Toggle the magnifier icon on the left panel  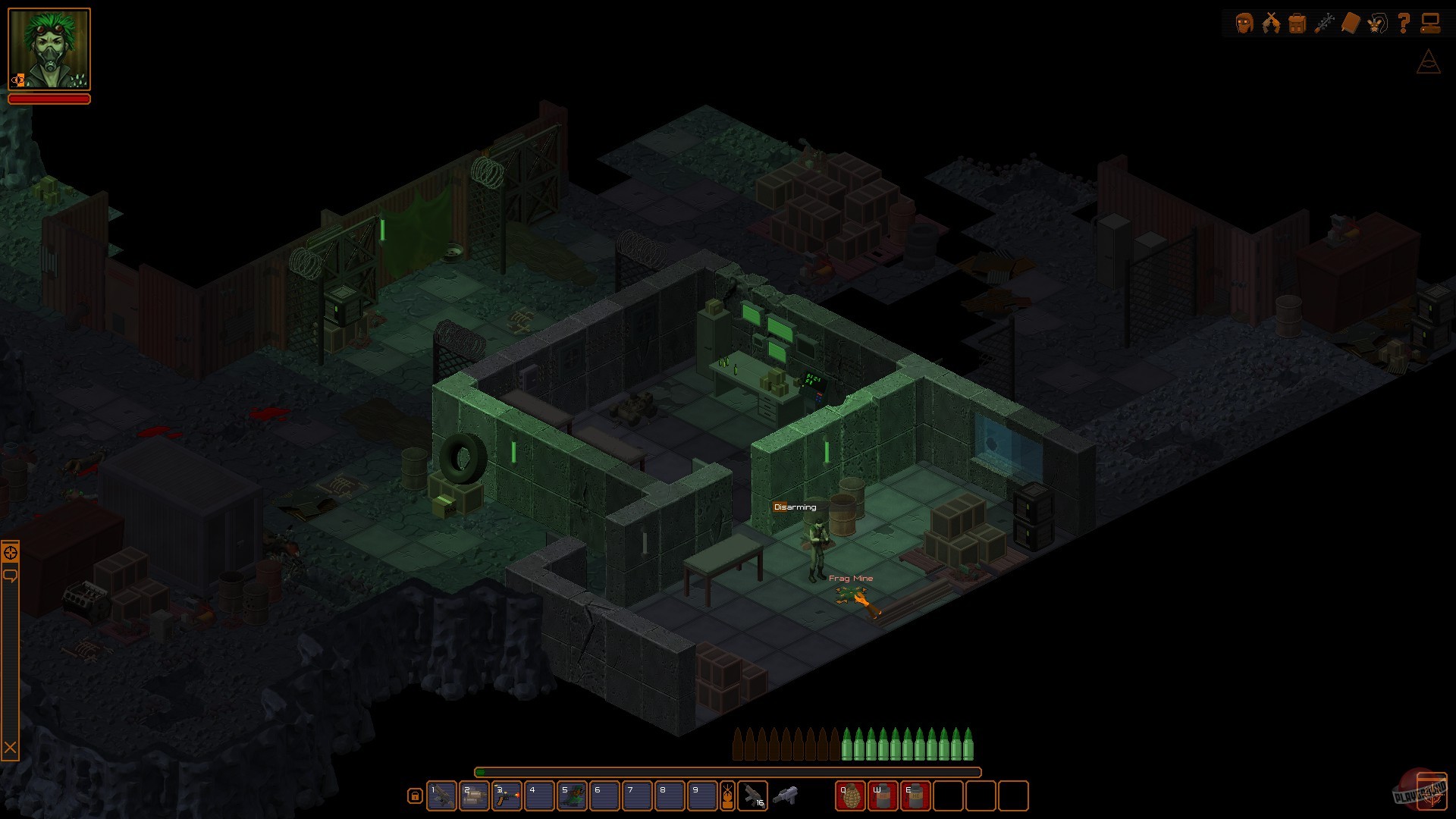(10, 553)
